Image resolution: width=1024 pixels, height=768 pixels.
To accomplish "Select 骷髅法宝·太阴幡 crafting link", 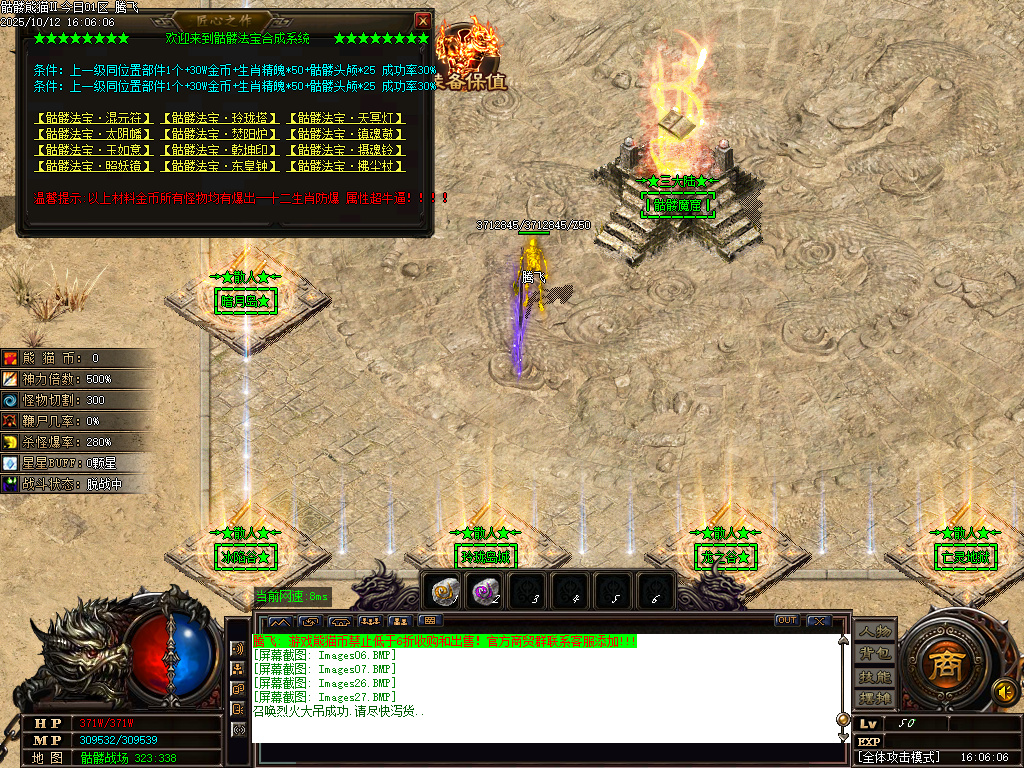I will click(x=94, y=134).
